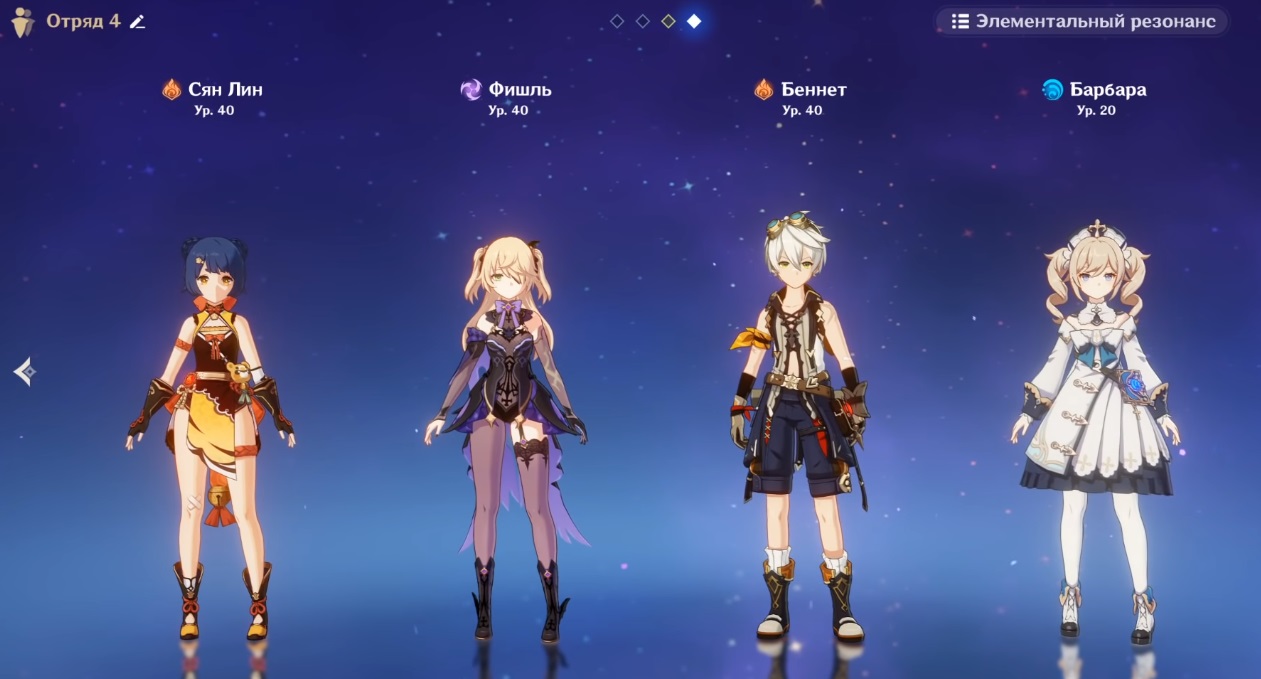Click the highlighted fourth party page diamond
1261x679 pixels.
point(694,21)
